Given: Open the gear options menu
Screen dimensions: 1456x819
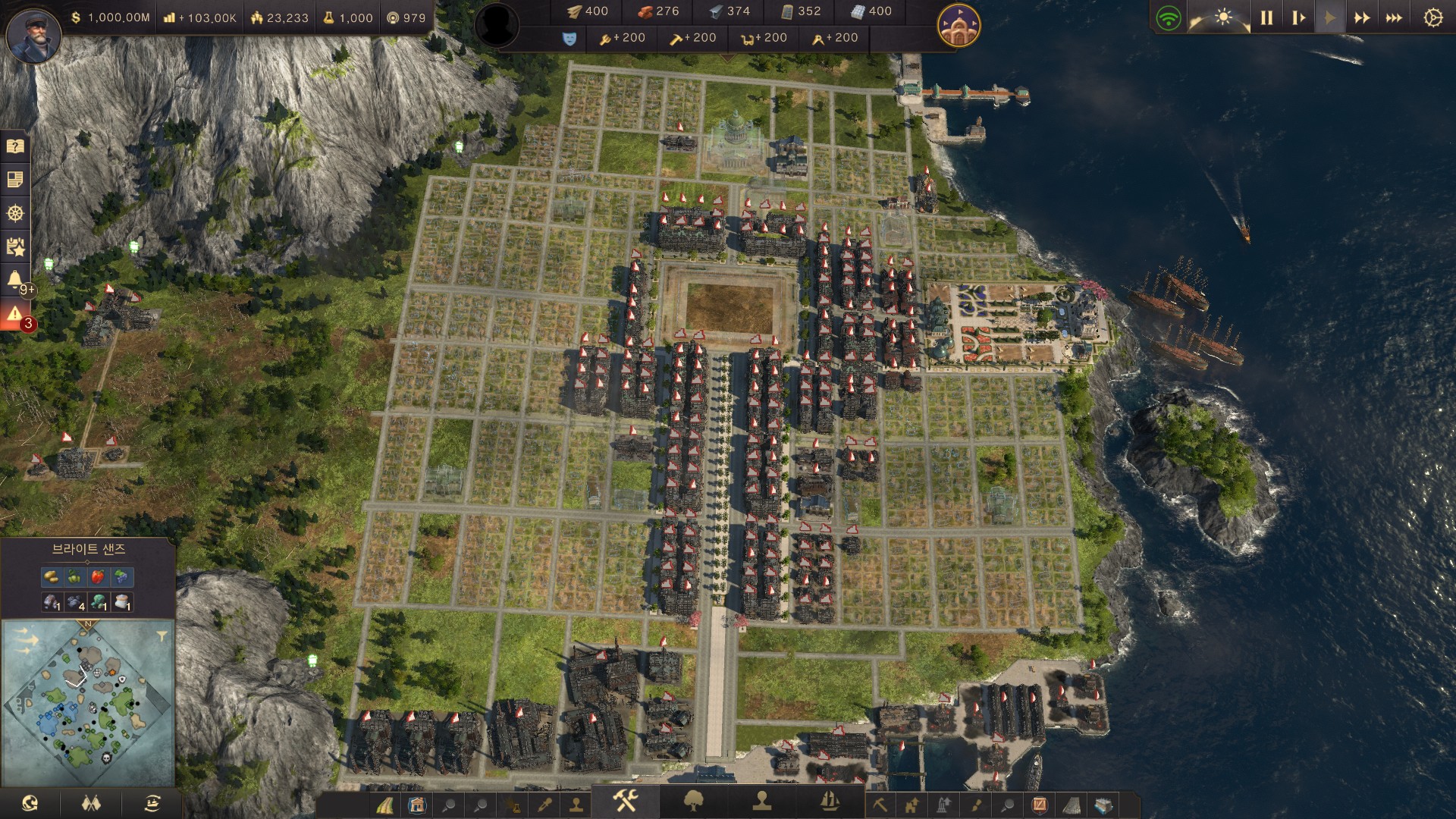Looking at the screenshot, I should (1432, 17).
